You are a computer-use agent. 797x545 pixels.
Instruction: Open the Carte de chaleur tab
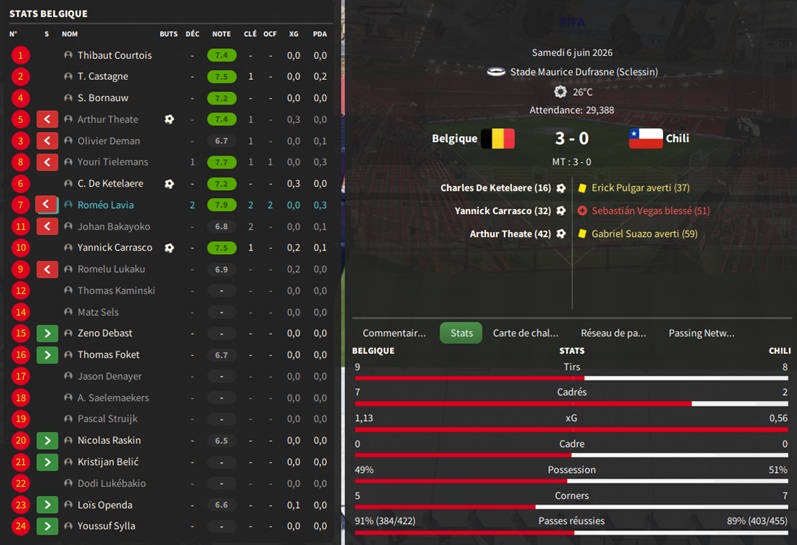(525, 333)
